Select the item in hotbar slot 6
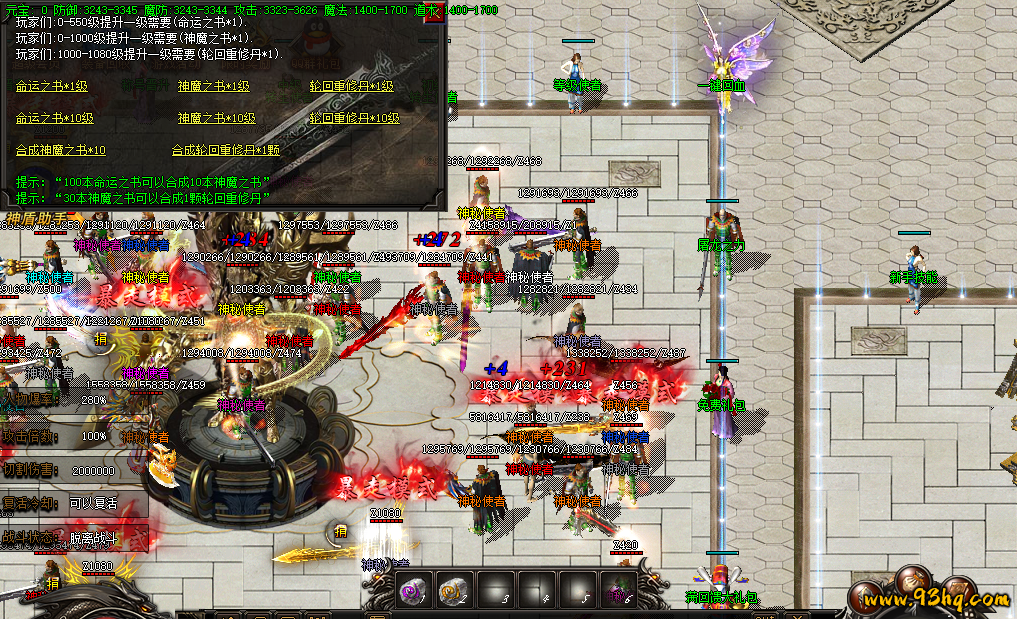Viewport: 1017px width, 619px height. (617, 589)
